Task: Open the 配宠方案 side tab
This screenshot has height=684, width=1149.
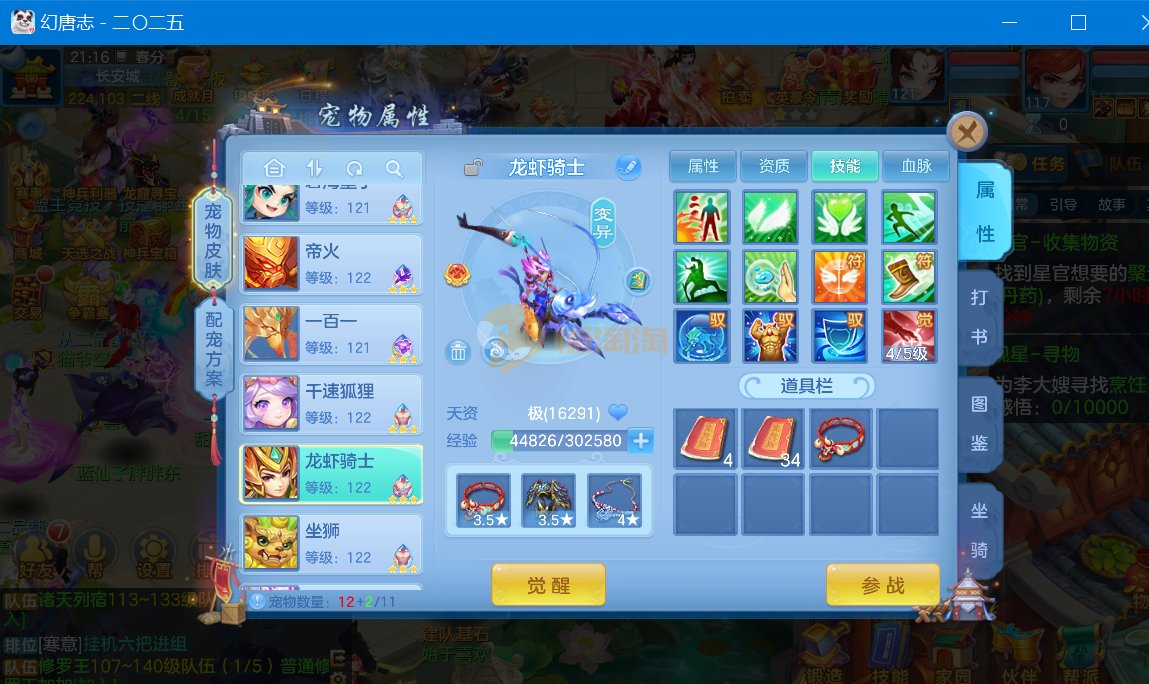Action: 214,346
